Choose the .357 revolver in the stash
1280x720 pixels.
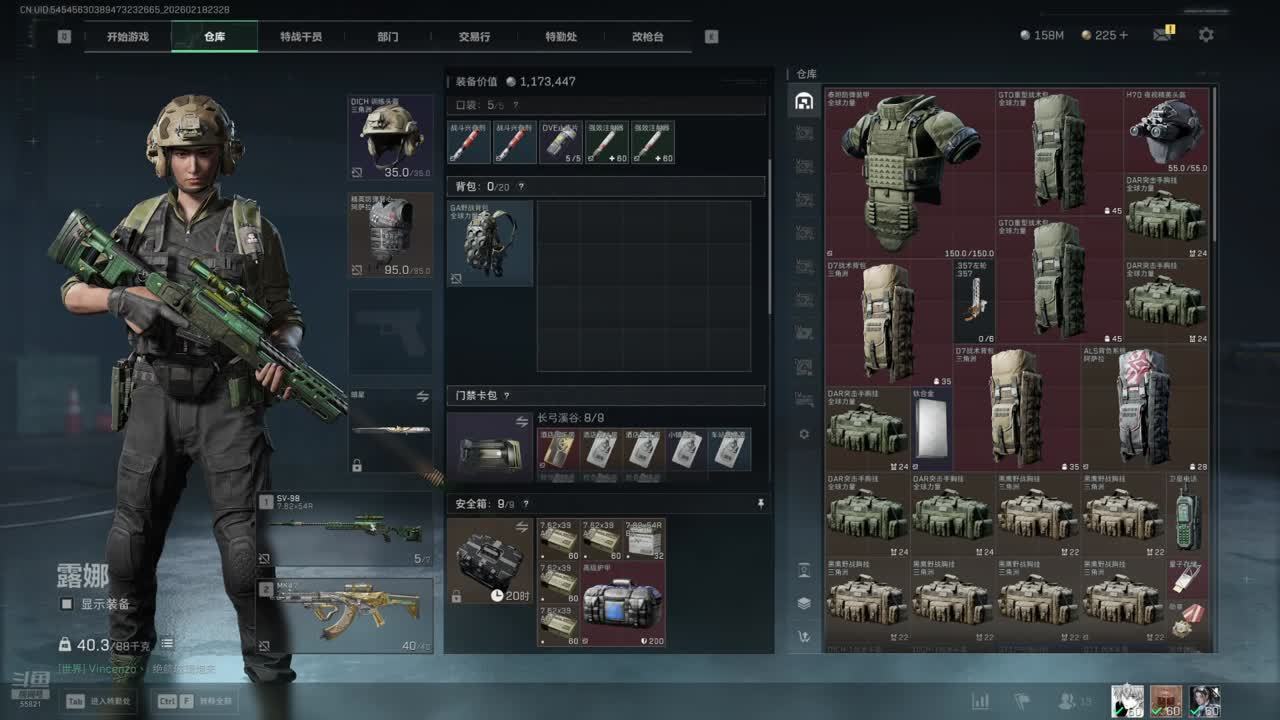coord(974,301)
